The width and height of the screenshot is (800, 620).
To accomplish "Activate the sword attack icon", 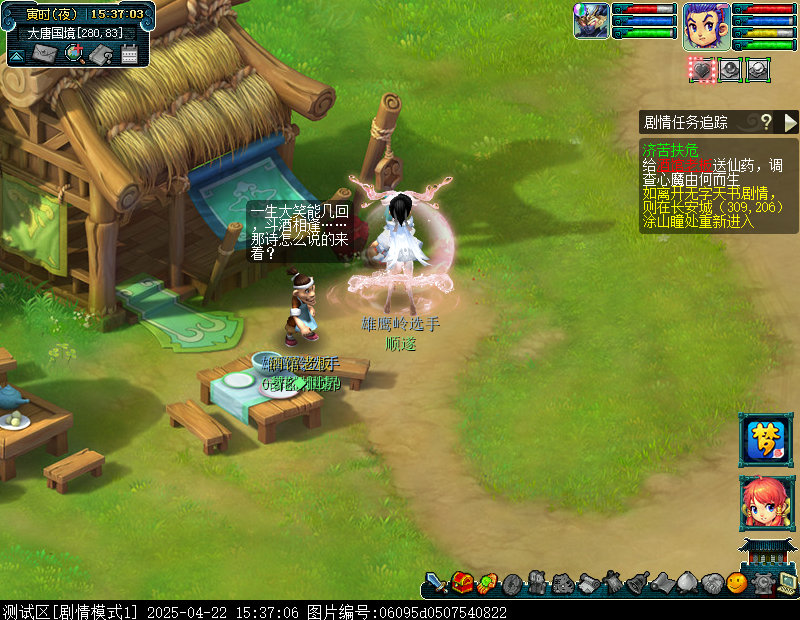I will click(x=437, y=582).
